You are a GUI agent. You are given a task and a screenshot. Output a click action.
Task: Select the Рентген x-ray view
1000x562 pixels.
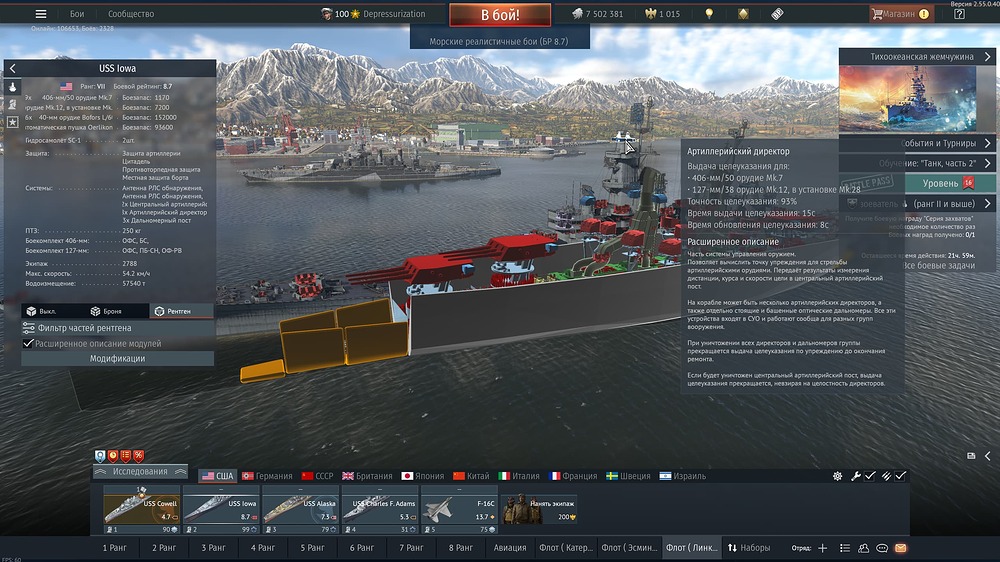pyautogui.click(x=172, y=311)
